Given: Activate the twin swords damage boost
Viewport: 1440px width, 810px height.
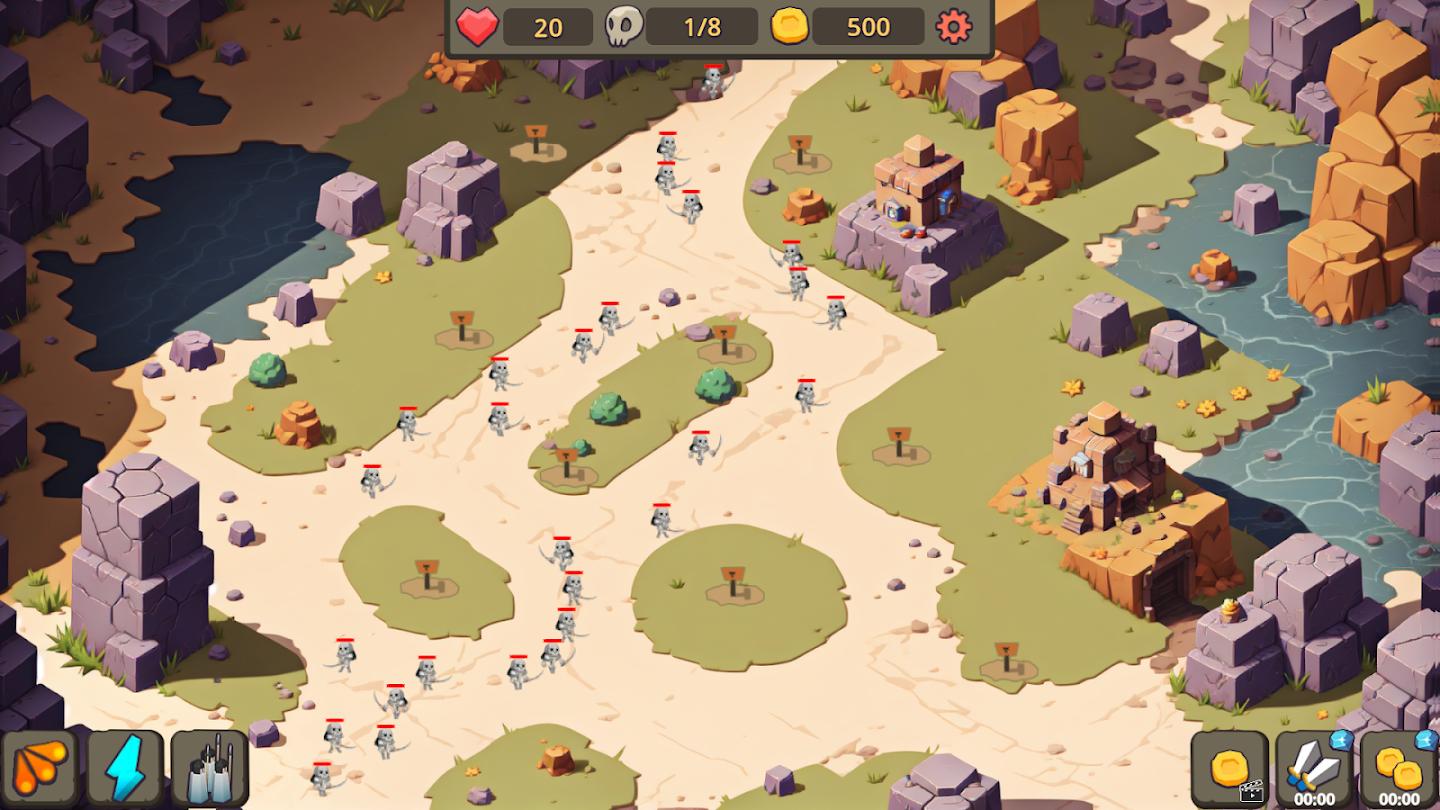Looking at the screenshot, I should click(x=1314, y=768).
